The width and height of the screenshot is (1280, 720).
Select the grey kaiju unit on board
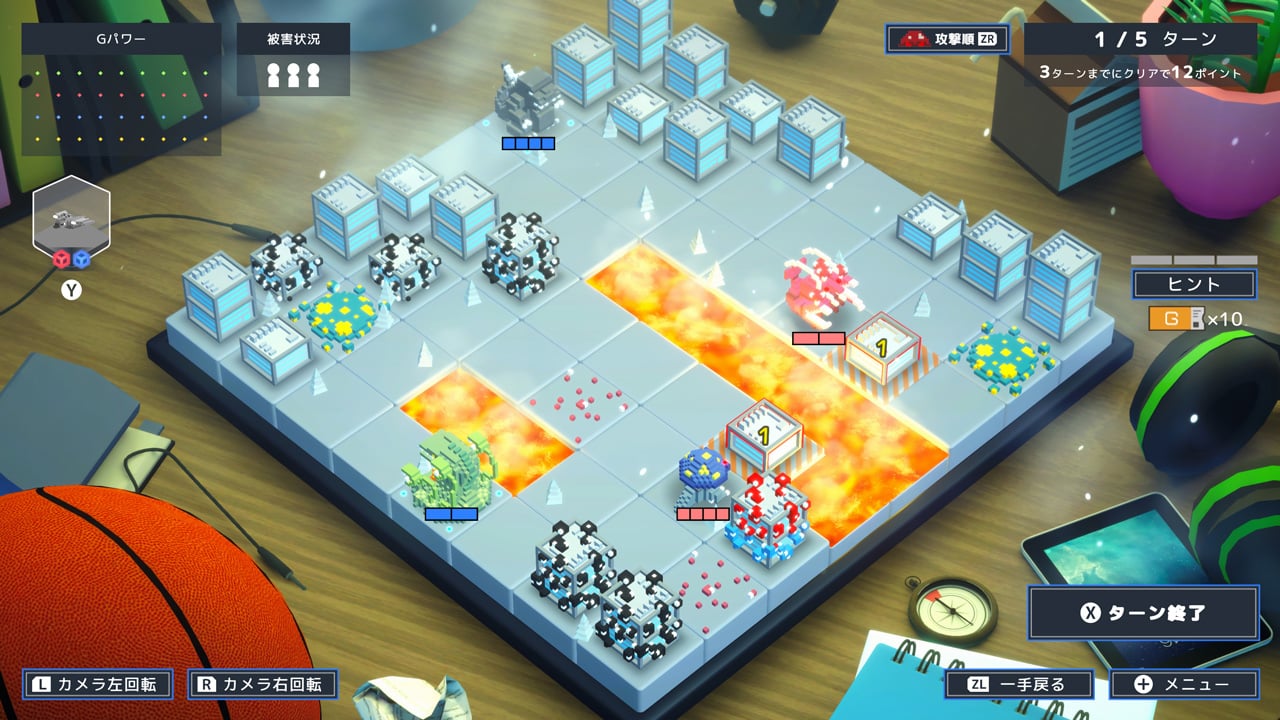click(528, 100)
